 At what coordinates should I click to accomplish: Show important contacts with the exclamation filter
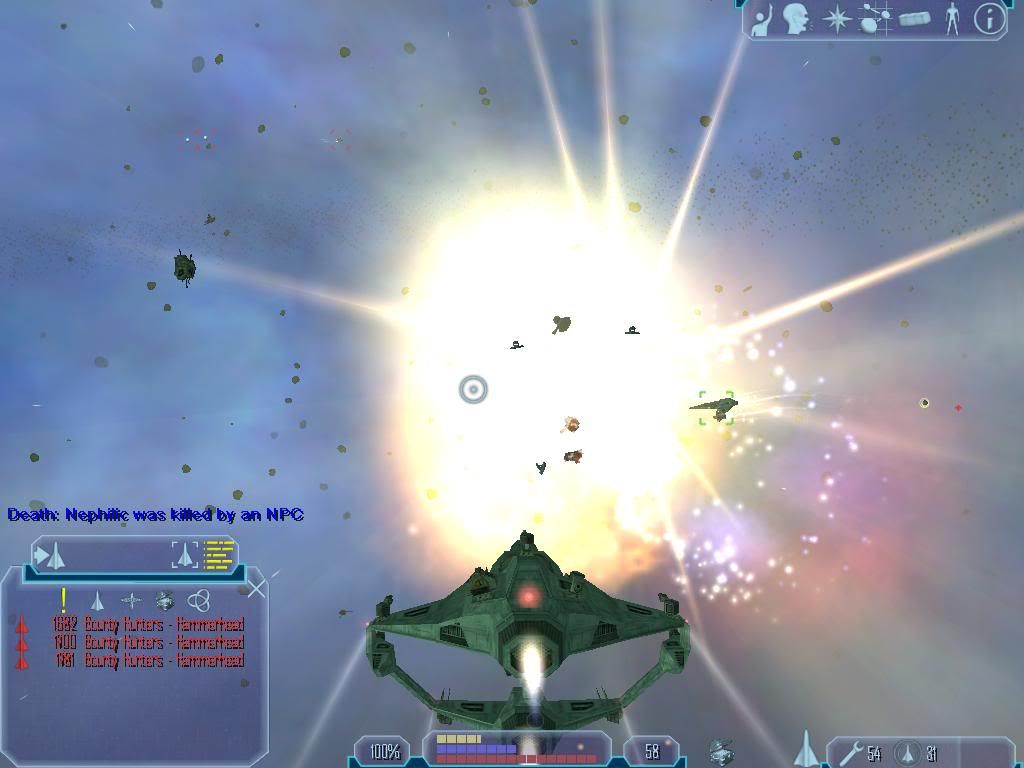(64, 600)
